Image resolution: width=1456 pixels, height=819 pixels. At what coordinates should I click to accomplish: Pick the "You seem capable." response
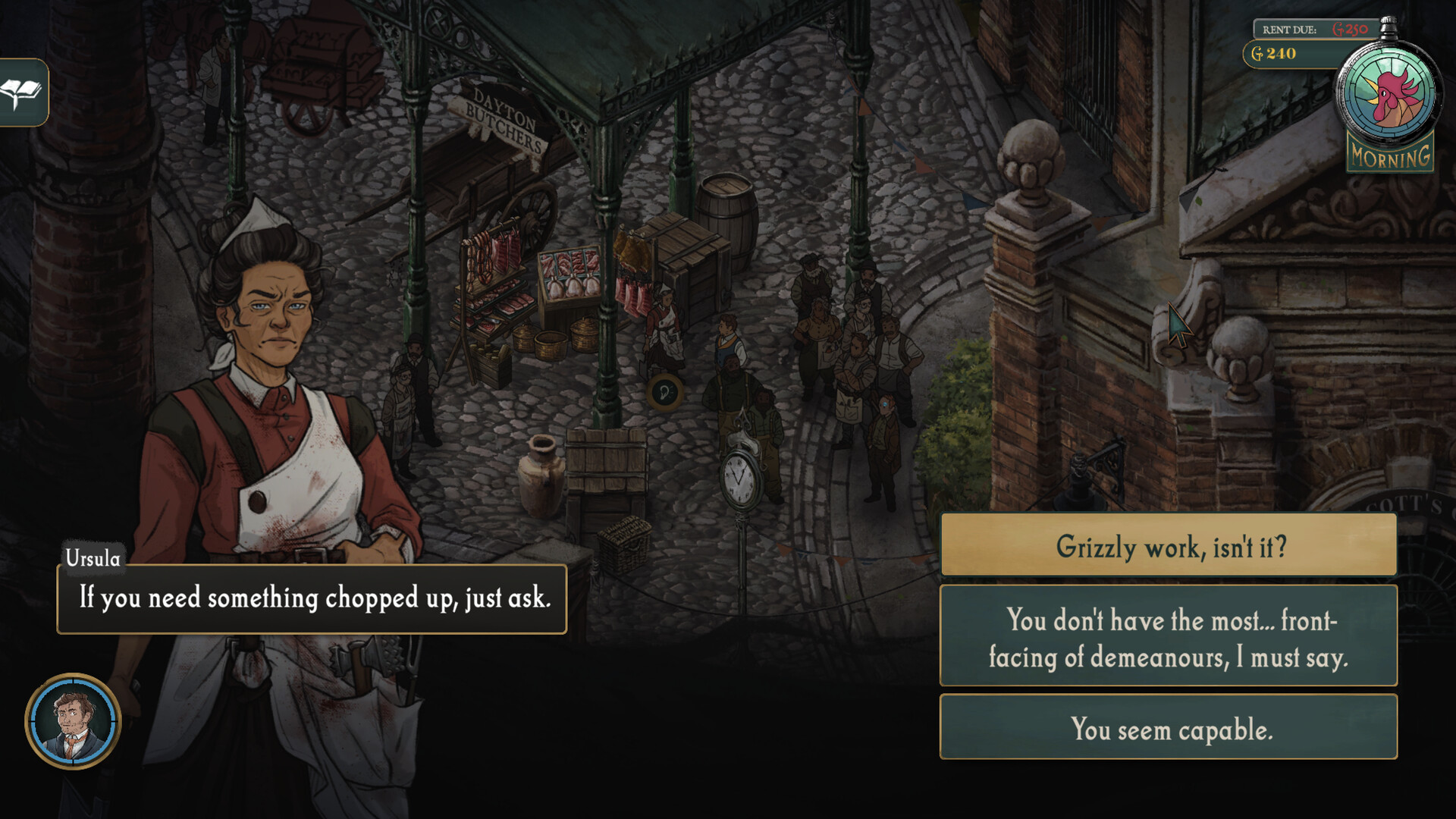(1168, 727)
